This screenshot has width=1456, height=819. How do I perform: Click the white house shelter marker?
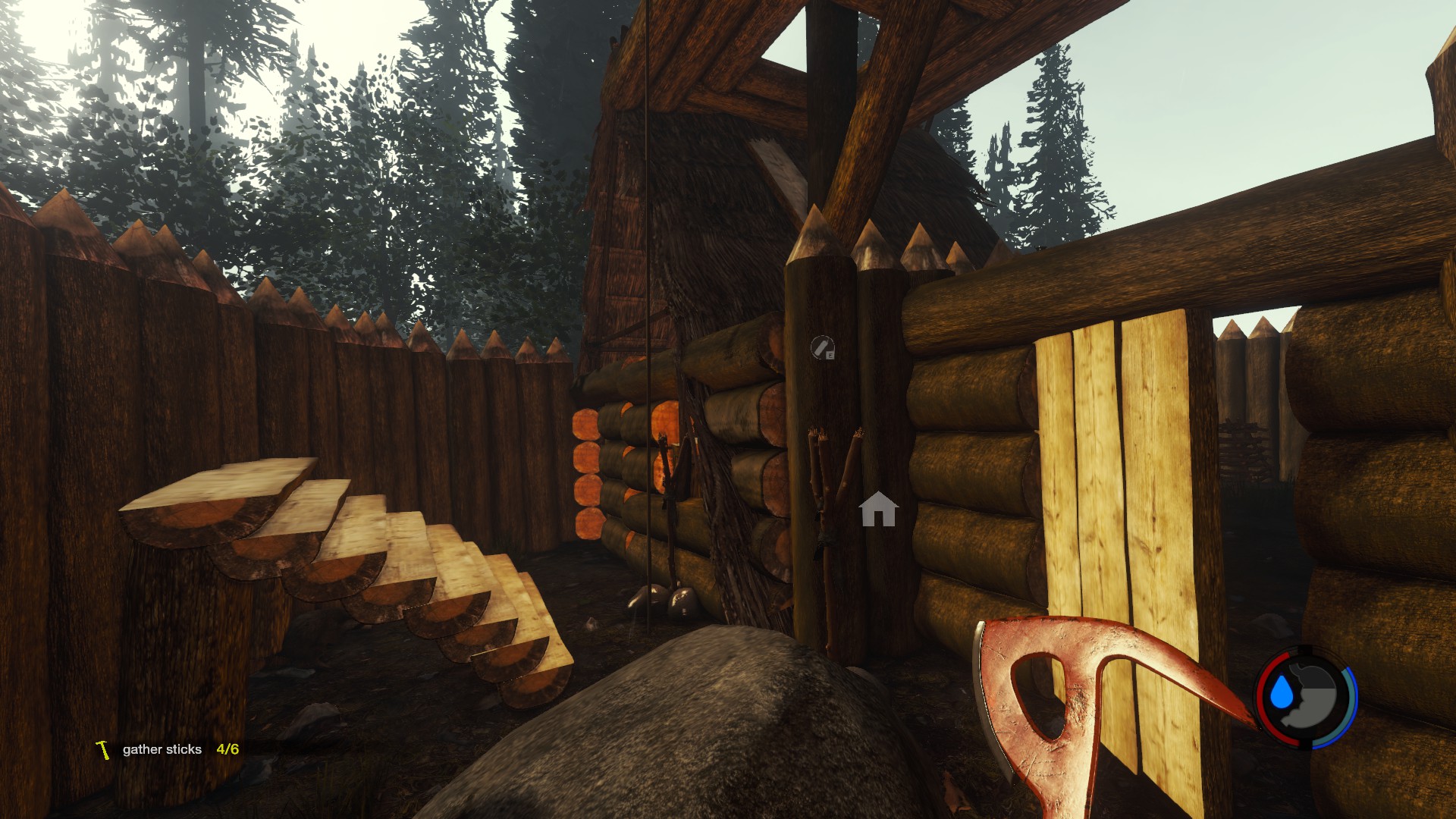tap(878, 510)
